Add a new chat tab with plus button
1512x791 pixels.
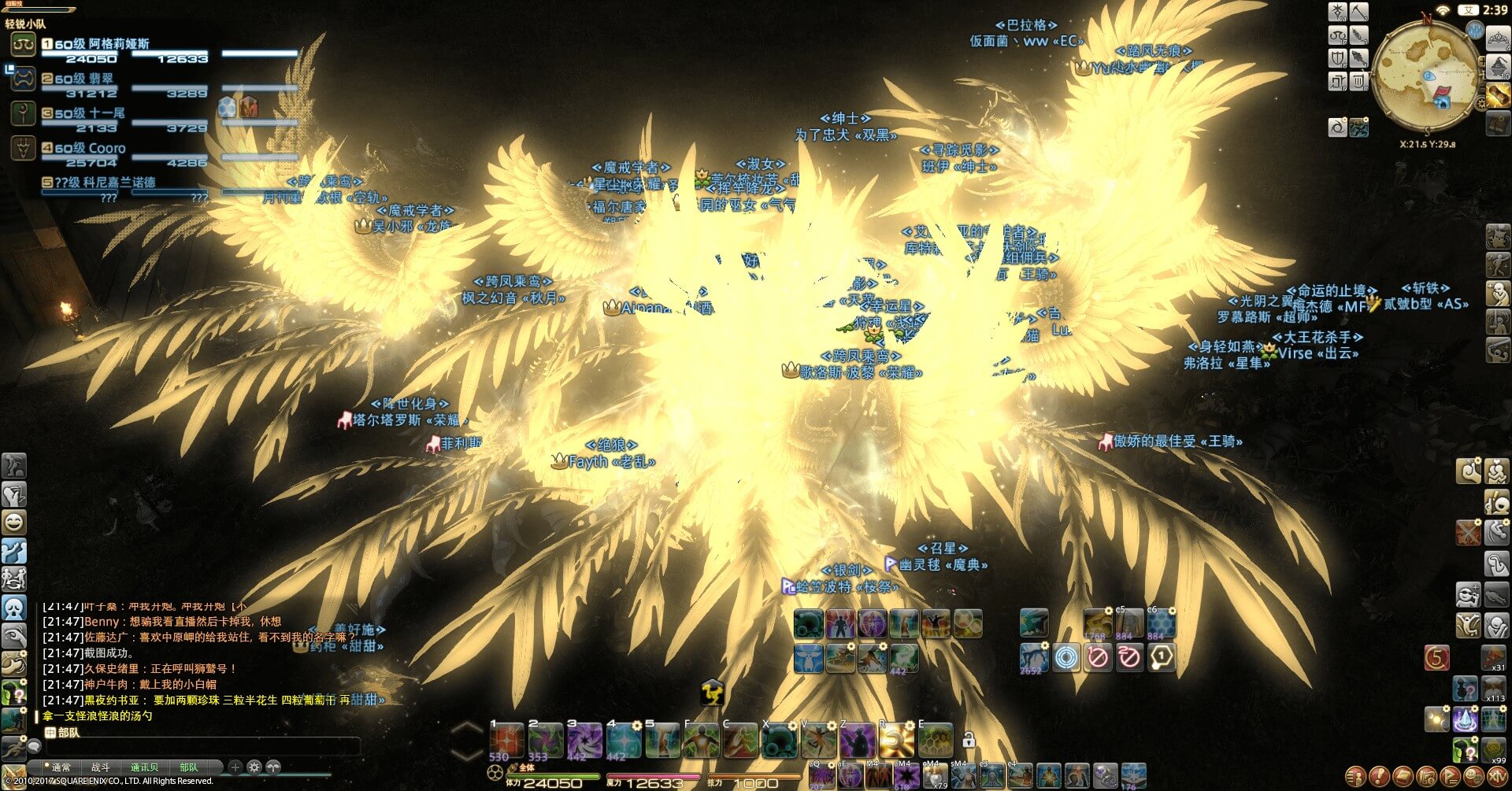click(235, 767)
